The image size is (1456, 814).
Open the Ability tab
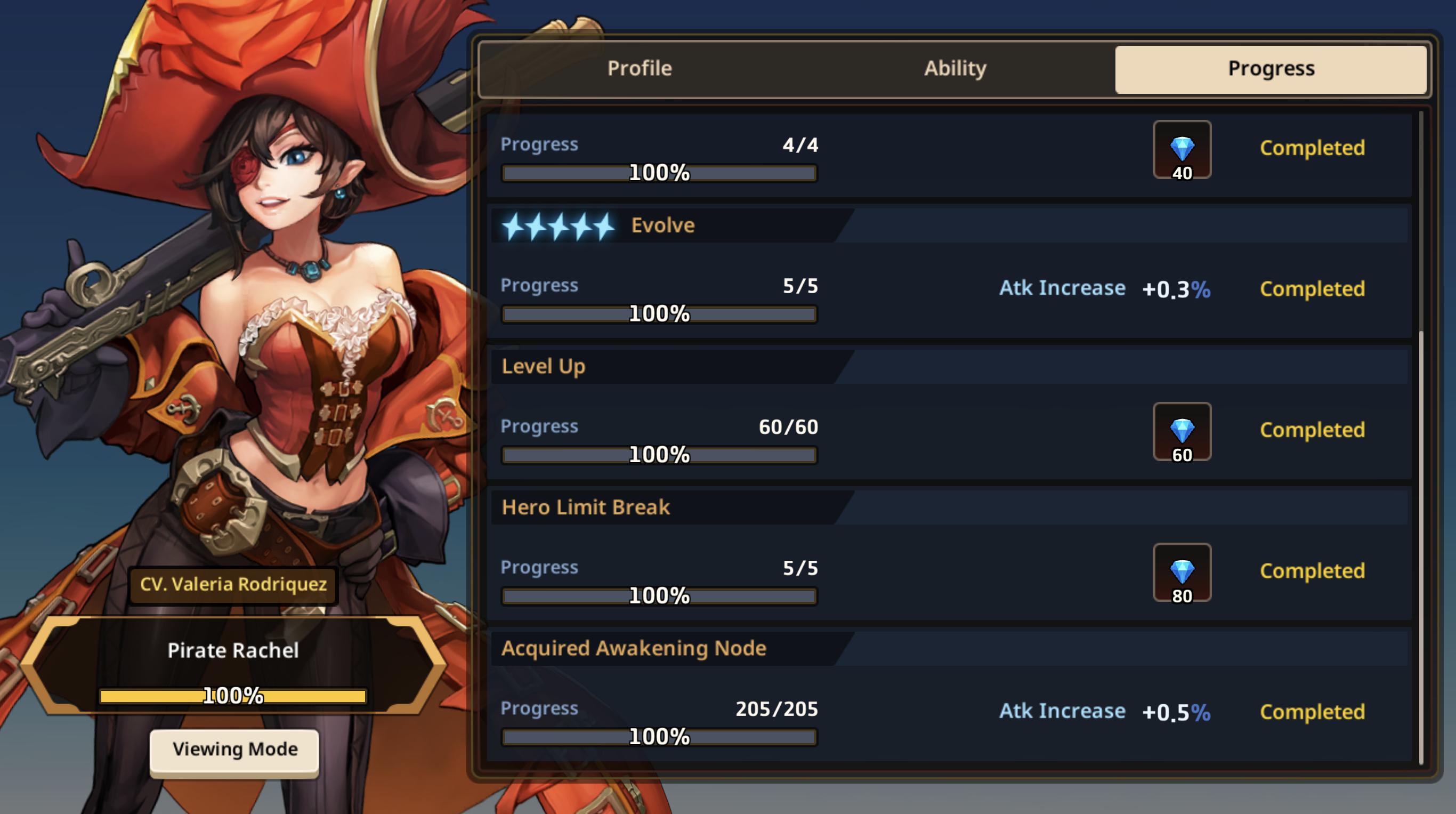tap(954, 68)
